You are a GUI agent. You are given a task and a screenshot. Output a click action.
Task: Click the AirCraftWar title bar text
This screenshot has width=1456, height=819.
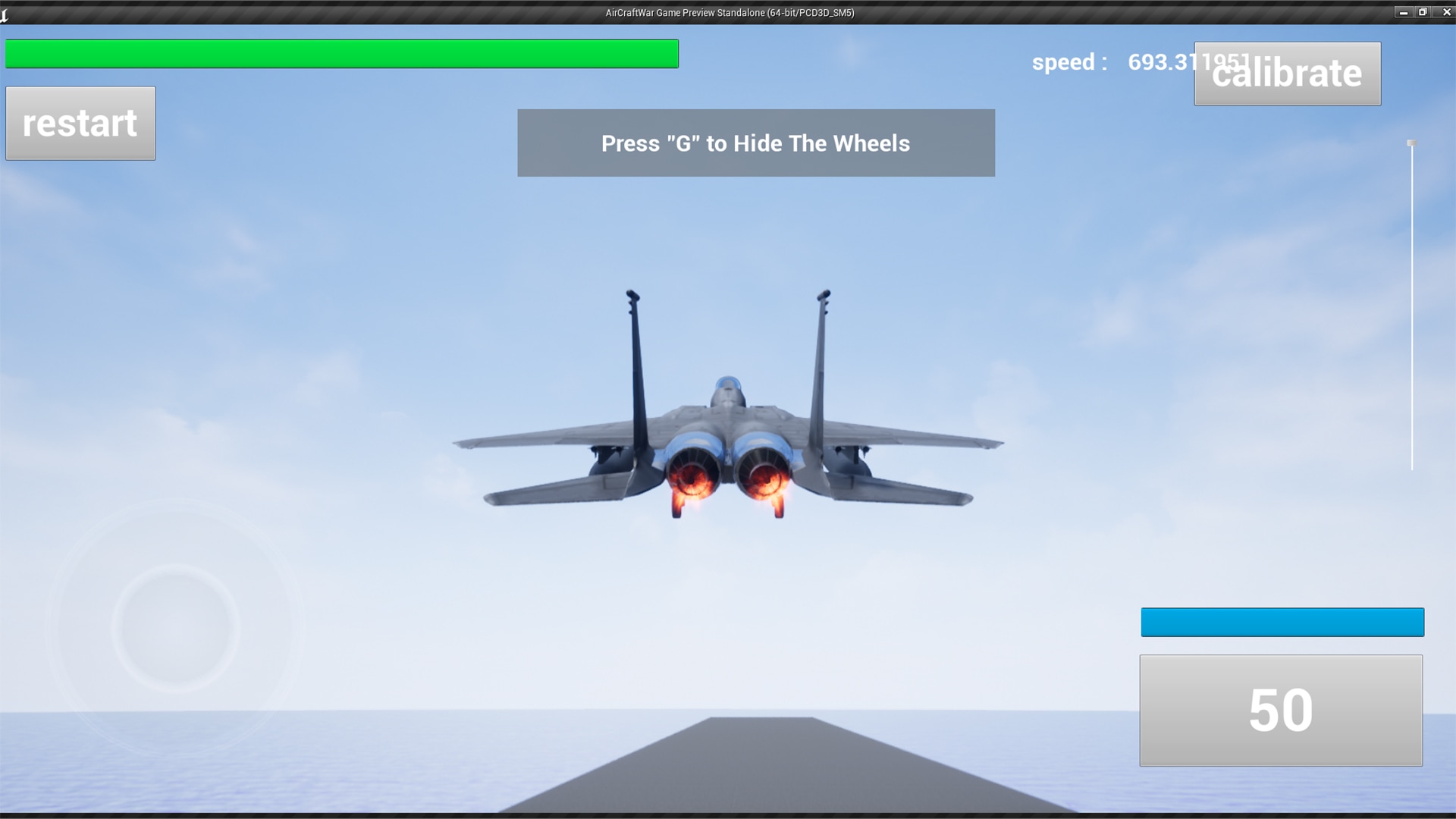click(728, 13)
